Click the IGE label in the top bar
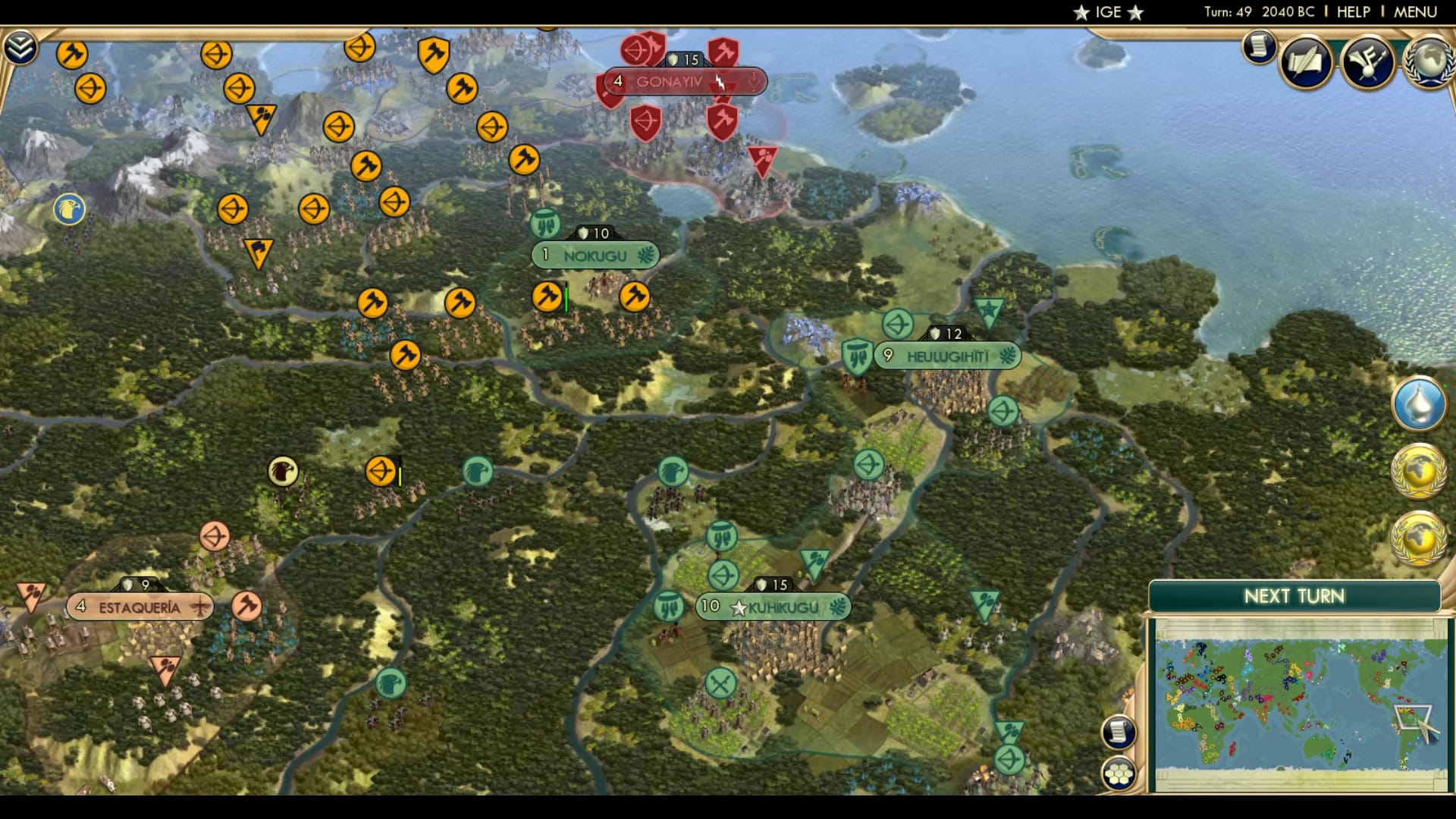This screenshot has height=819, width=1456. click(1107, 11)
